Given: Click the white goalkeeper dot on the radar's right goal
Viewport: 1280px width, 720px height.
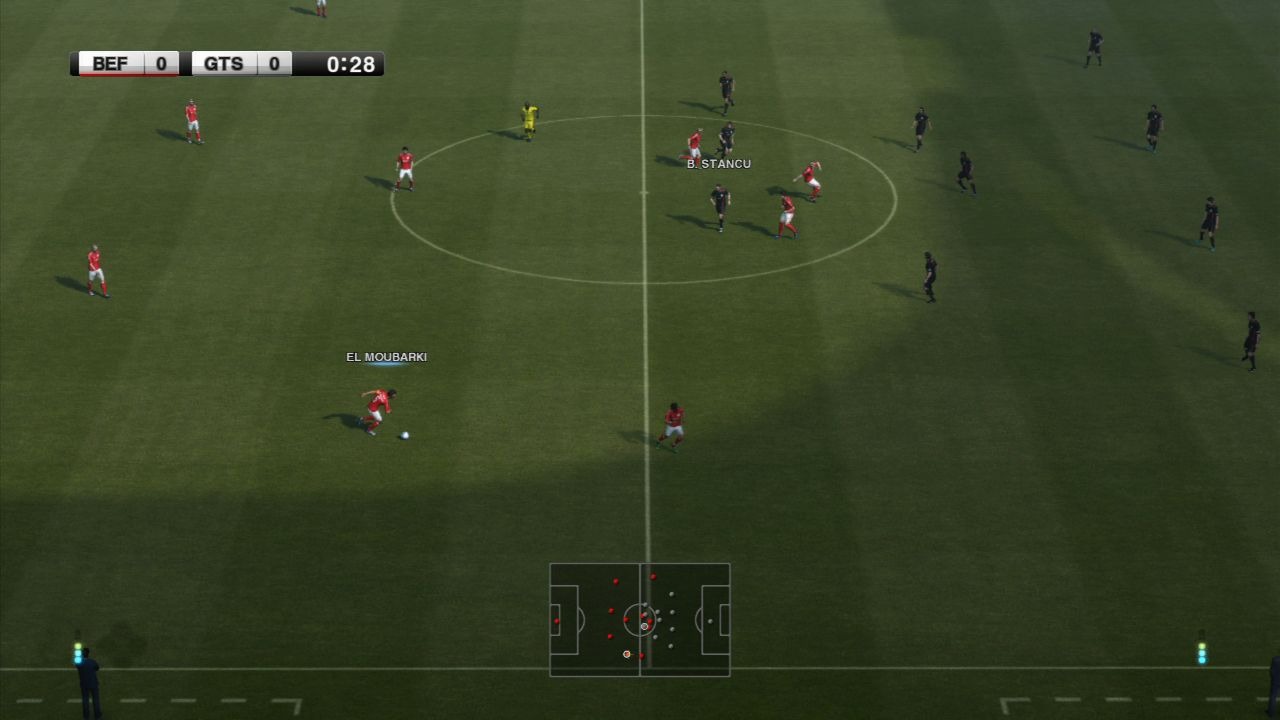Looking at the screenshot, I should click(x=709, y=621).
